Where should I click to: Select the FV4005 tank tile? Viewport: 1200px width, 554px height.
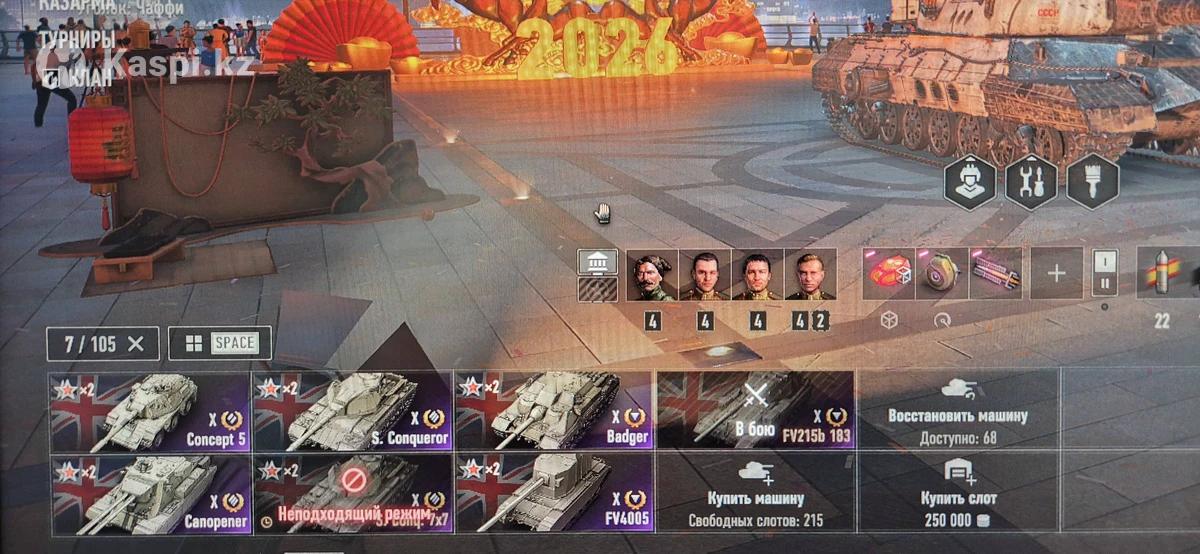click(553, 493)
